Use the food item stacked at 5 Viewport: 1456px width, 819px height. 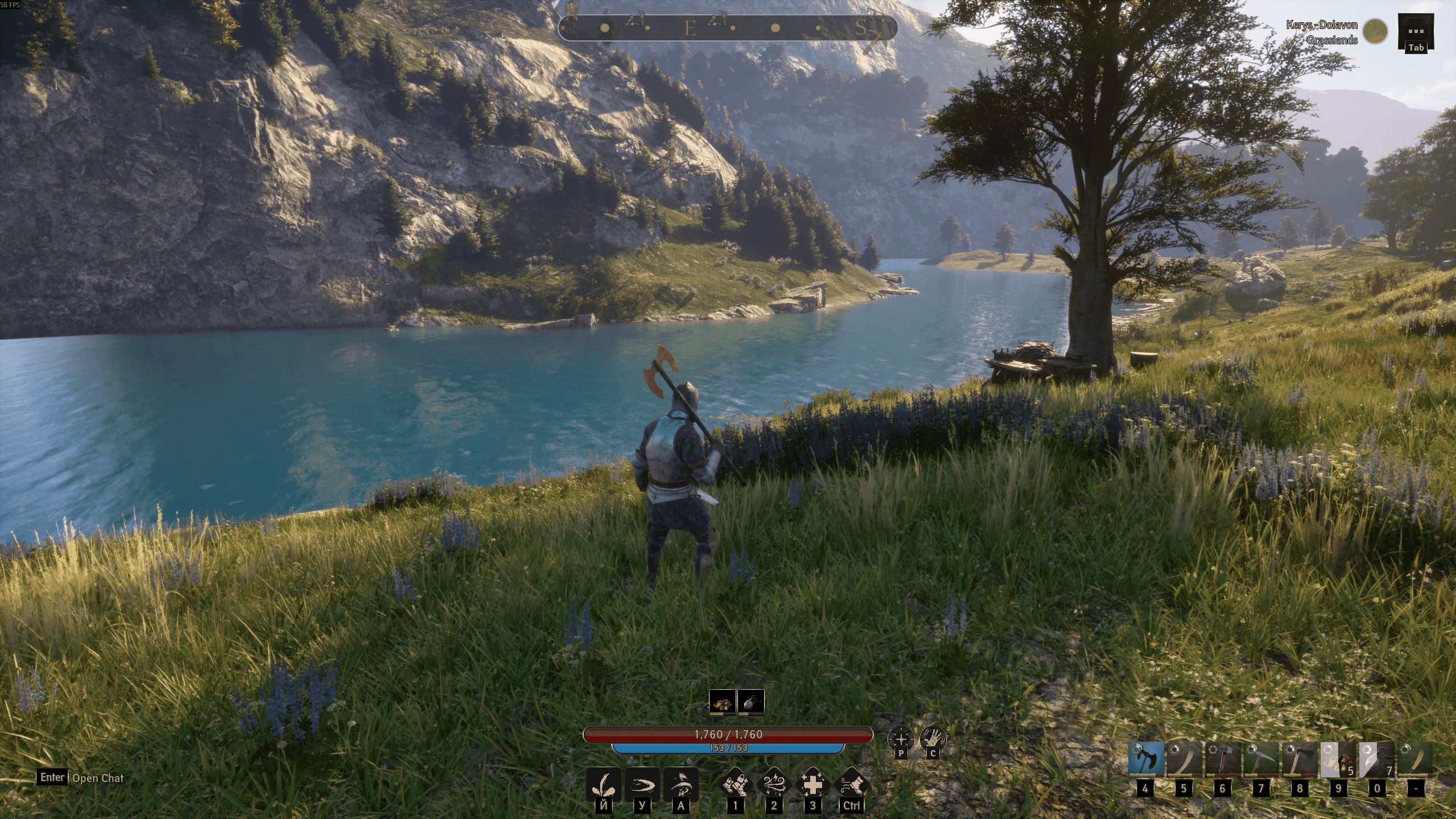1338,759
